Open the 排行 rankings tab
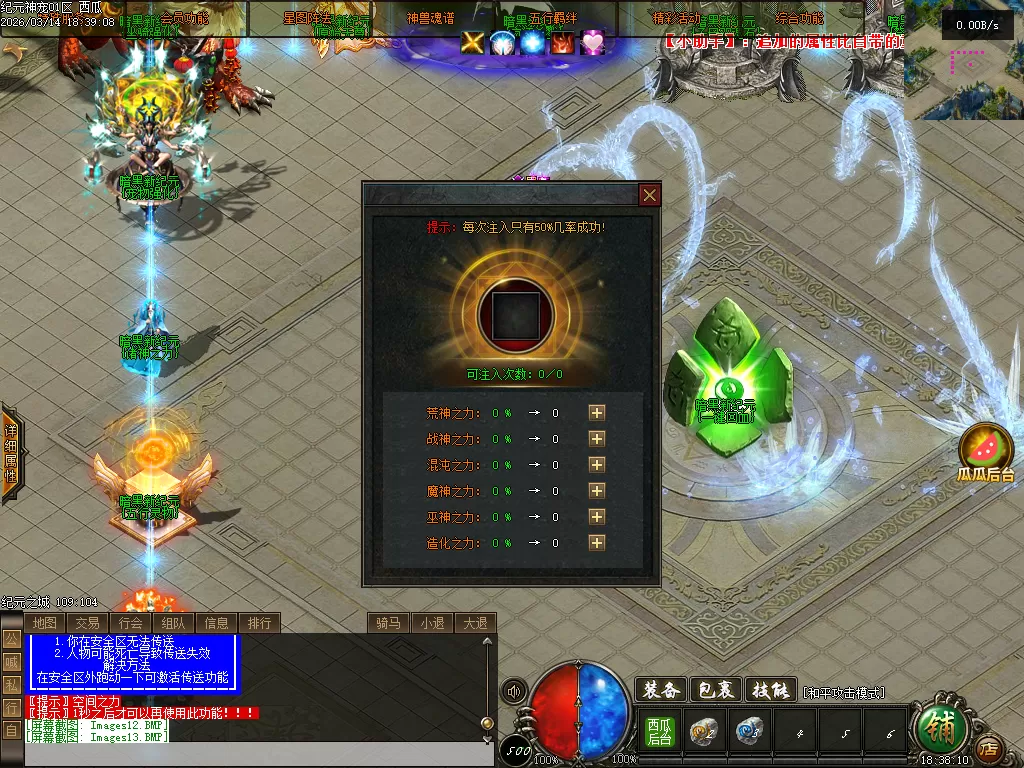Image resolution: width=1024 pixels, height=768 pixels. (259, 623)
